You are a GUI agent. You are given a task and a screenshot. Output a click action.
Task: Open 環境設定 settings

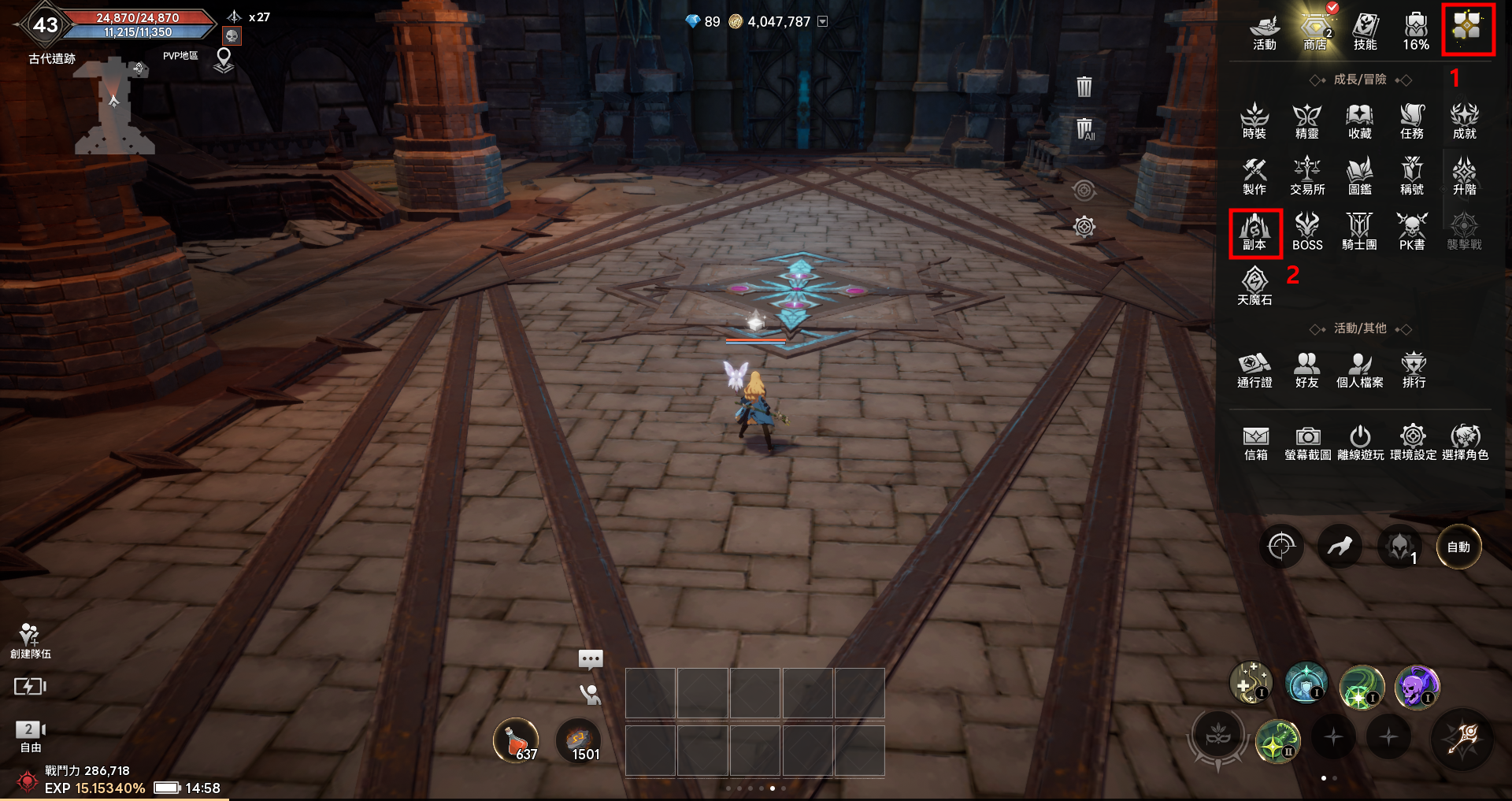(1413, 443)
